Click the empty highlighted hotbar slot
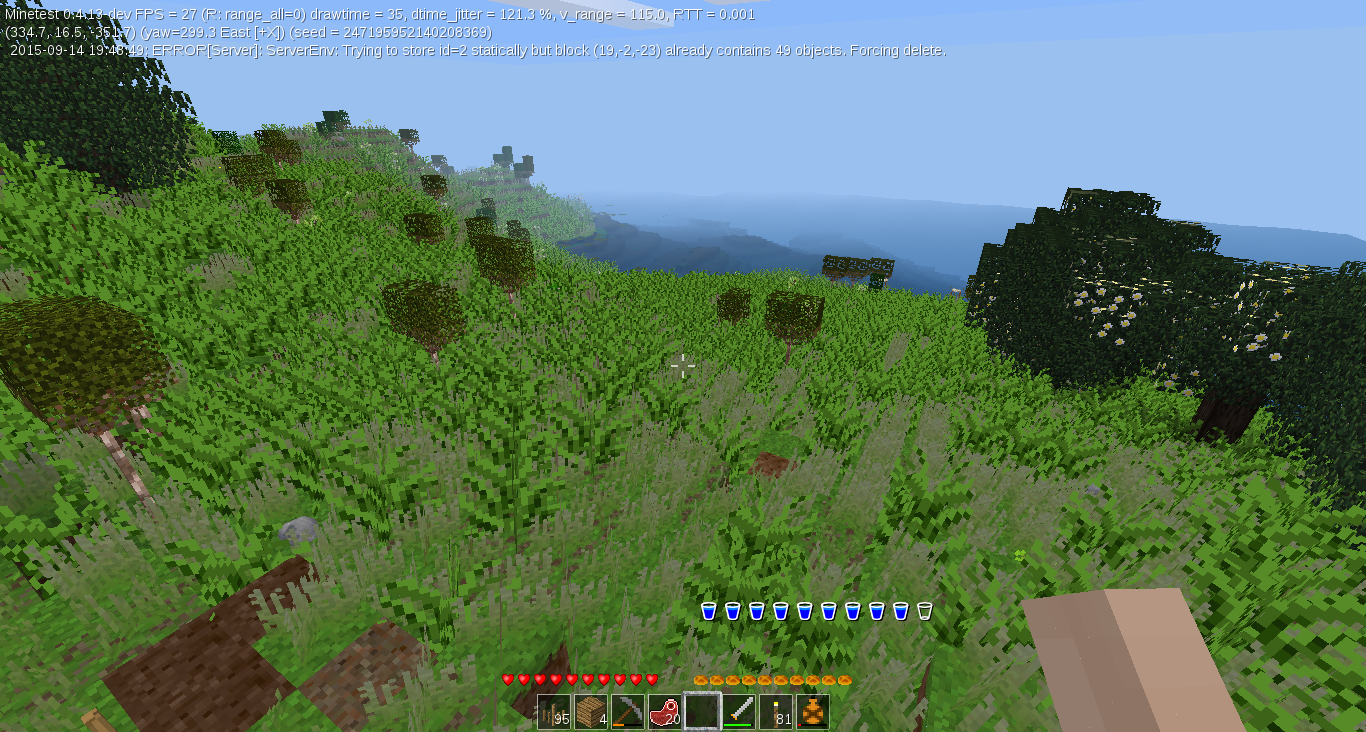Viewport: 1366px width, 732px height. (702, 709)
